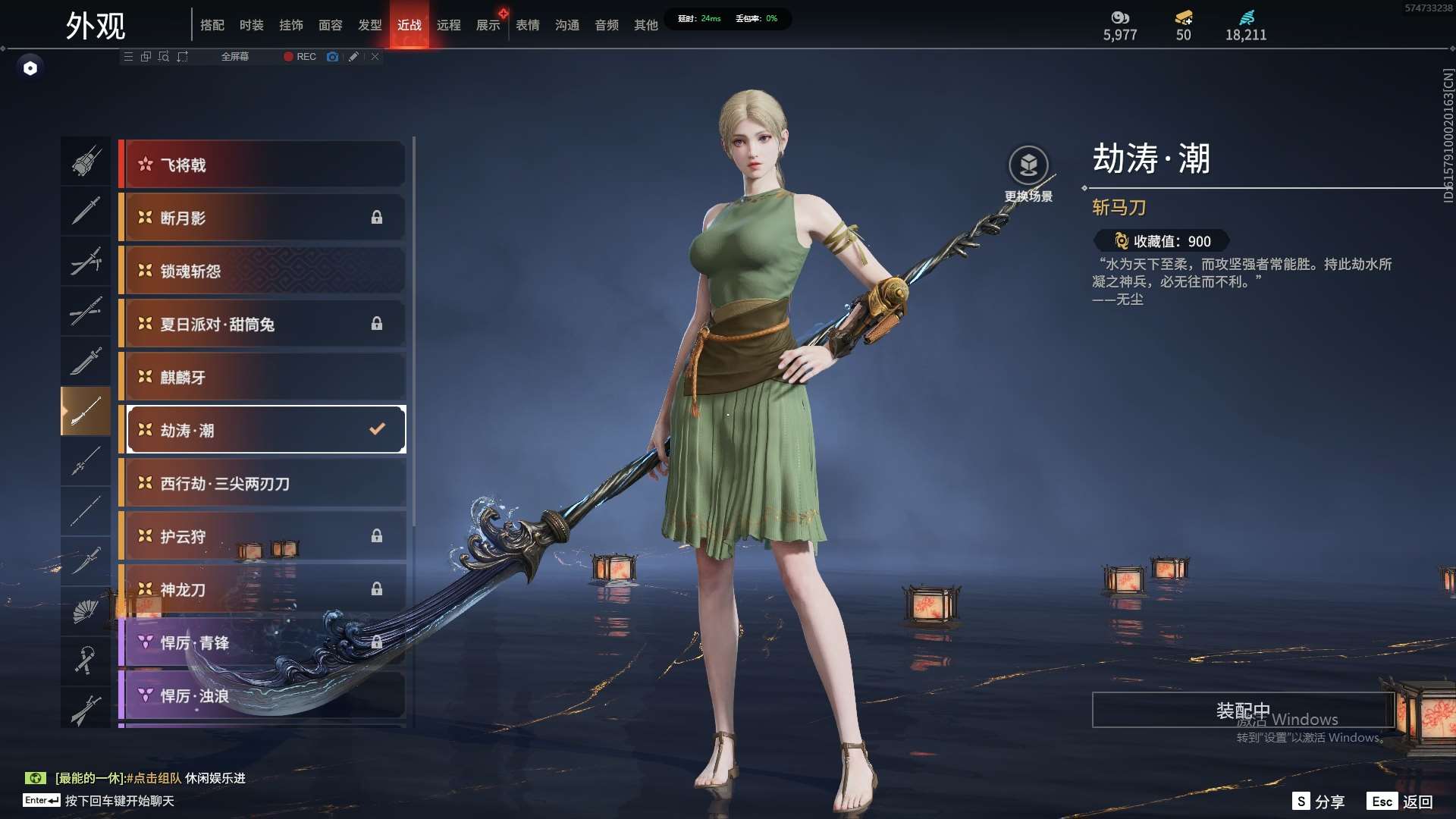Choose the 表情 tab

(528, 25)
